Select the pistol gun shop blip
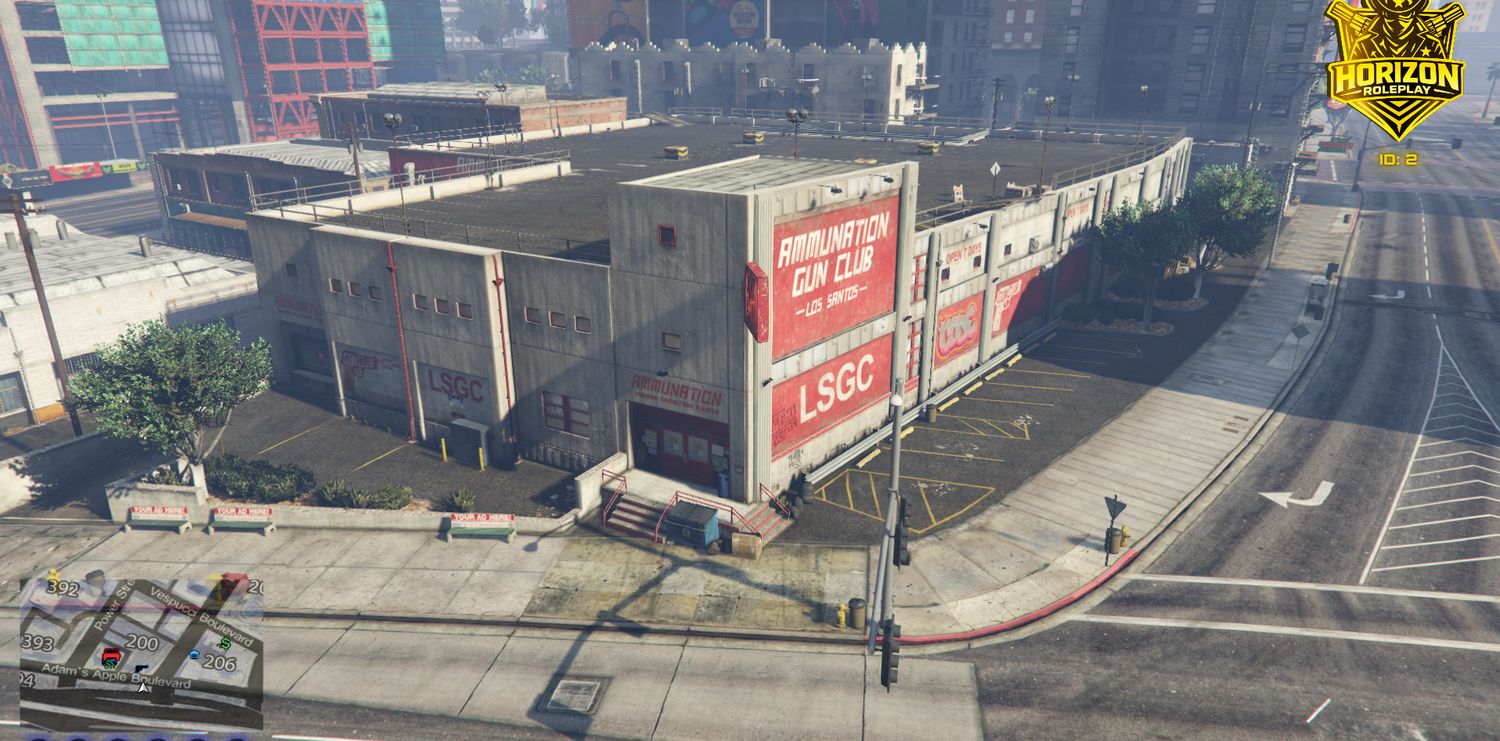Viewport: 1500px width, 741px height. click(x=140, y=668)
